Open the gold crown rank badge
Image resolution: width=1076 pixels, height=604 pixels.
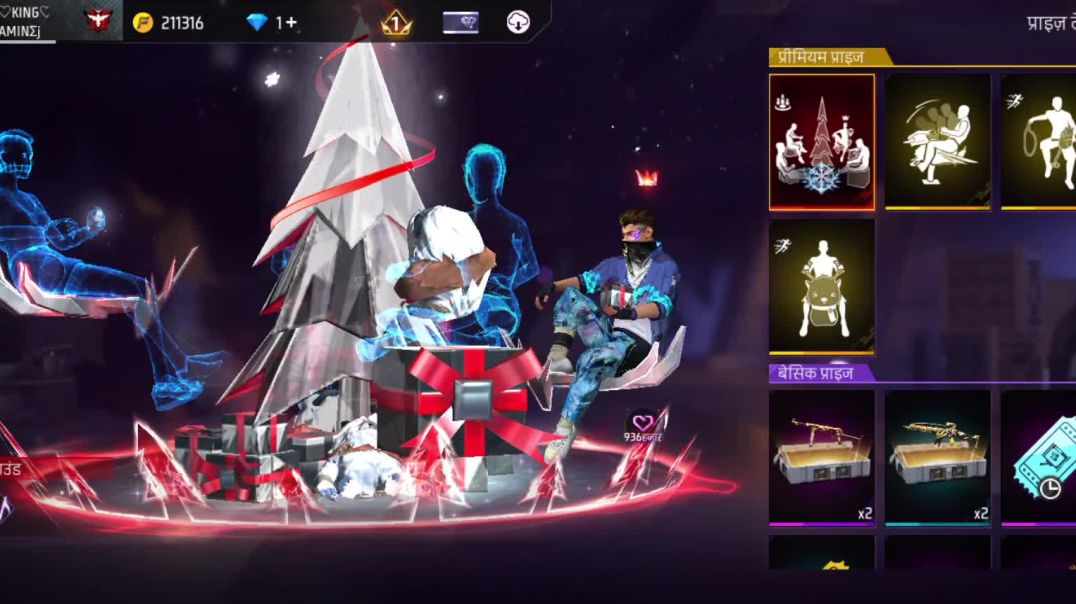pos(396,22)
